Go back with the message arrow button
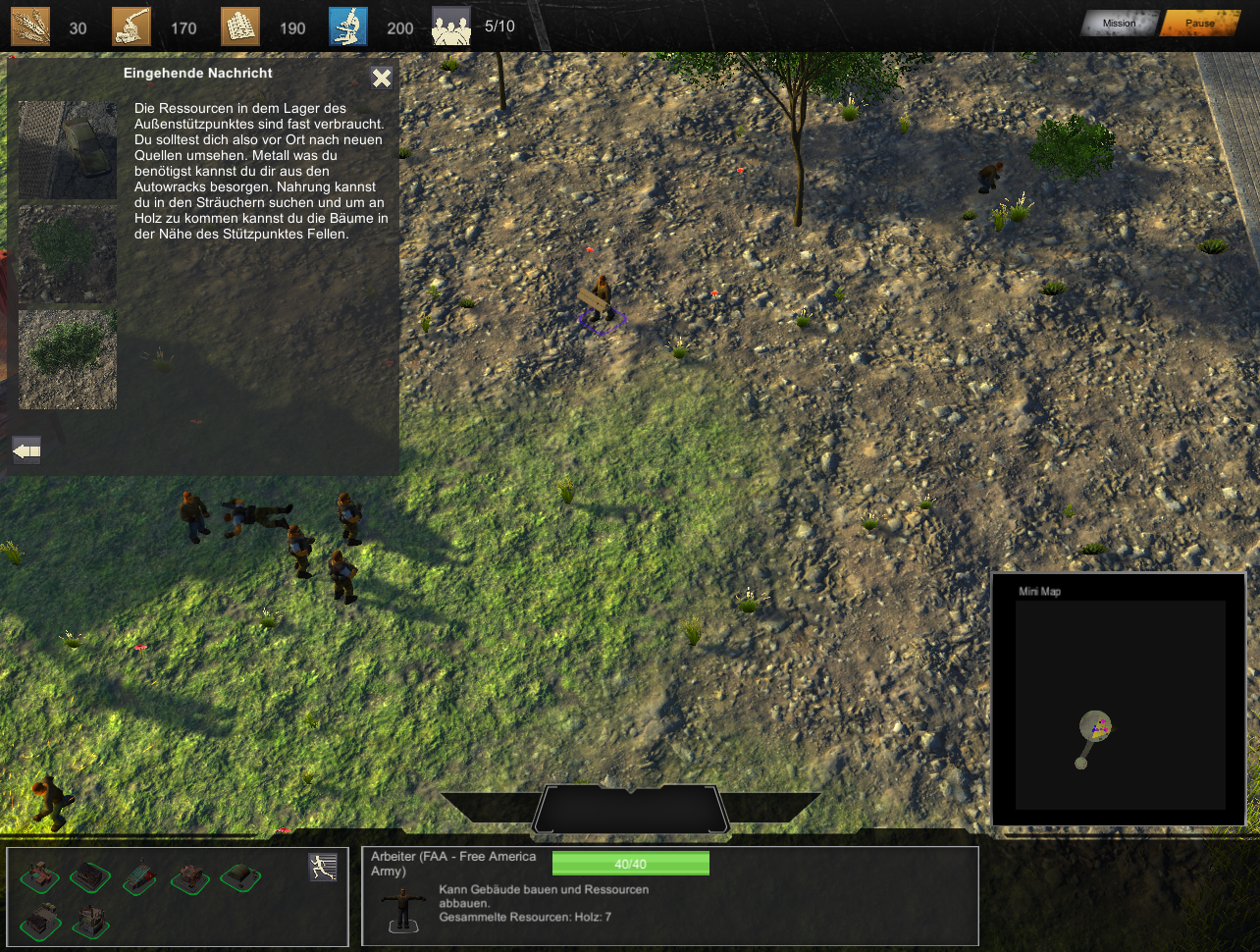The height and width of the screenshot is (952, 1260). click(26, 450)
